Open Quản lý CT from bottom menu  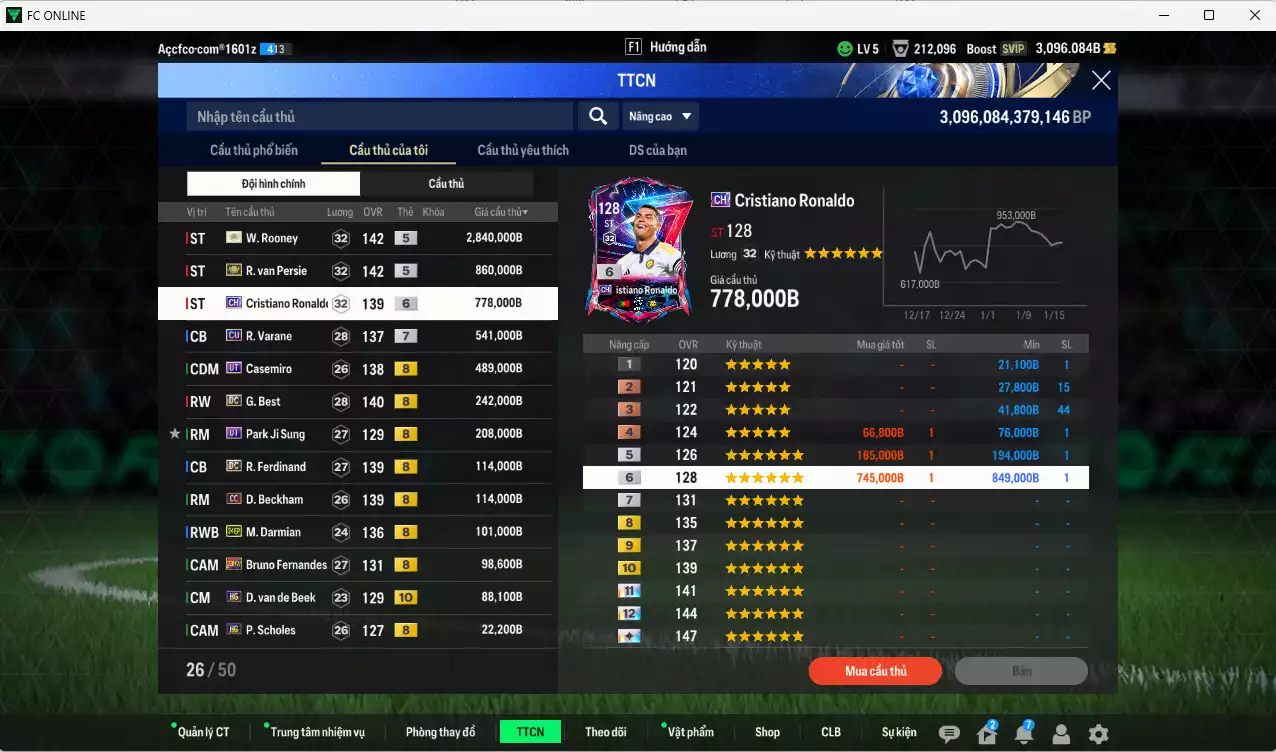coord(203,732)
